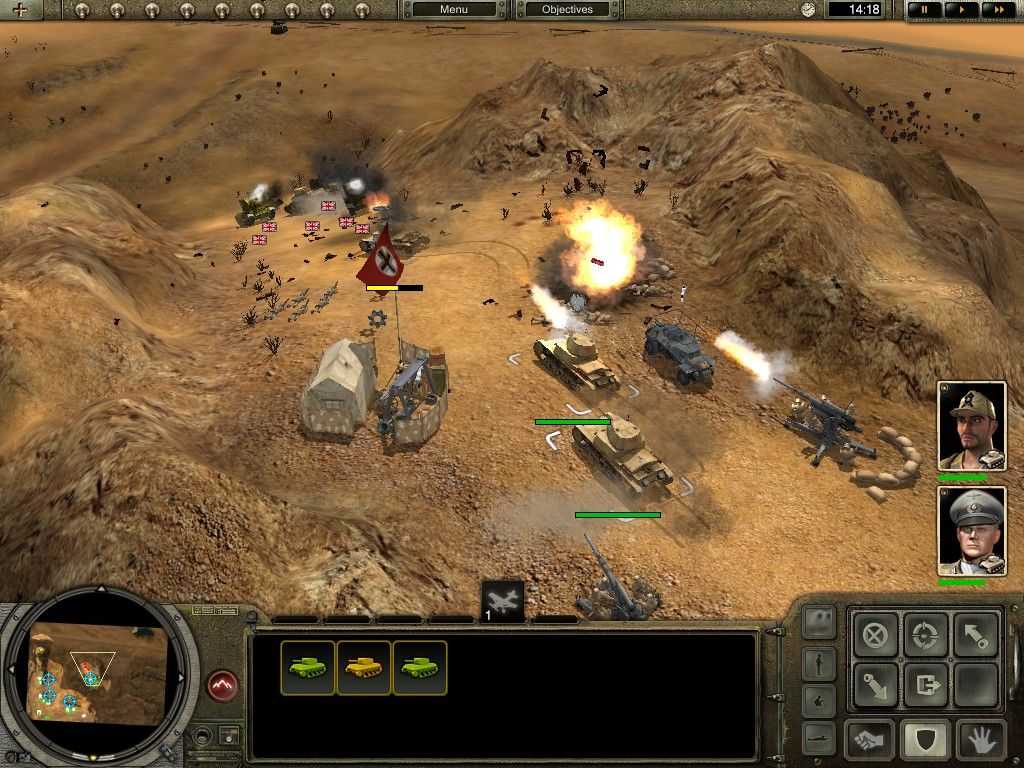Select the prone soldier posture button

(819, 737)
